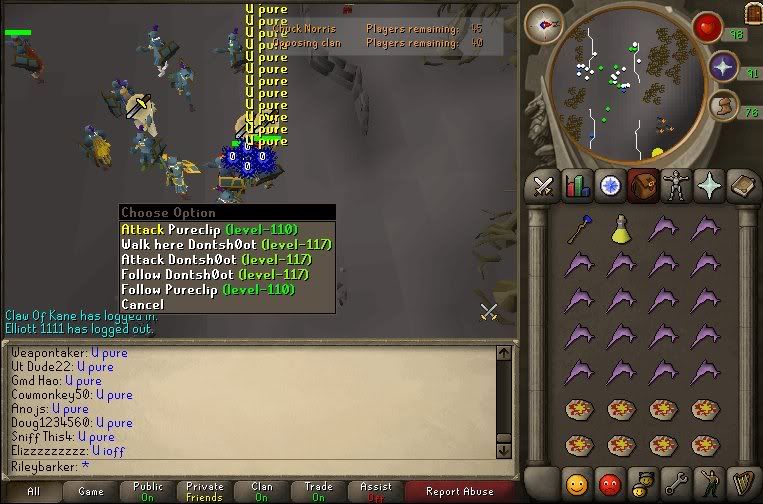
Task: Choose Follow Pureclip option
Action: pyautogui.click(x=207, y=289)
